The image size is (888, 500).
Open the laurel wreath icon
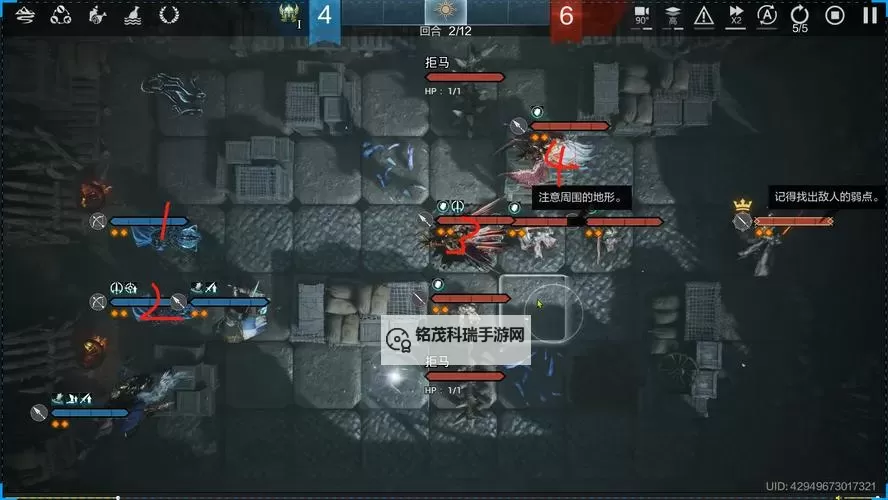tap(169, 15)
